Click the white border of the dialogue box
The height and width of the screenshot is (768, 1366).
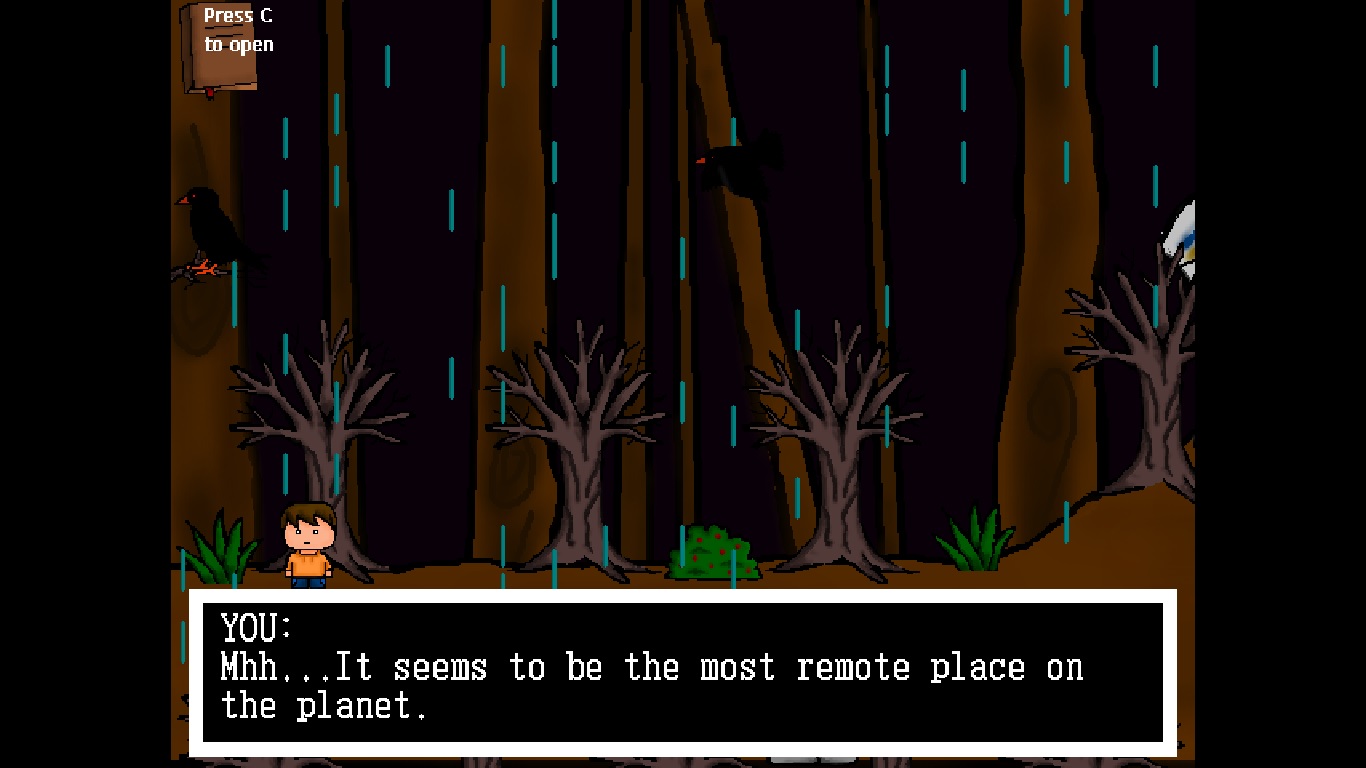[x=683, y=597]
